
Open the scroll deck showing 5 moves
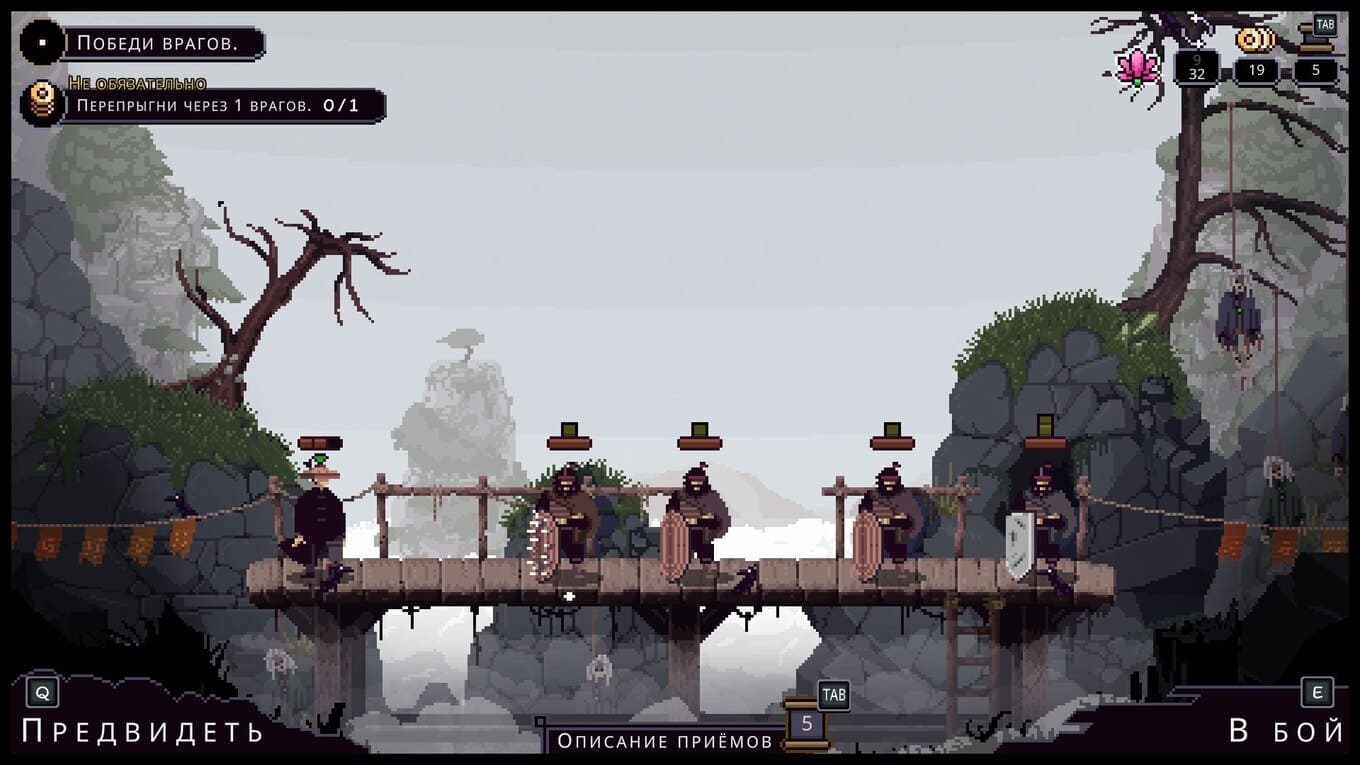[x=807, y=723]
